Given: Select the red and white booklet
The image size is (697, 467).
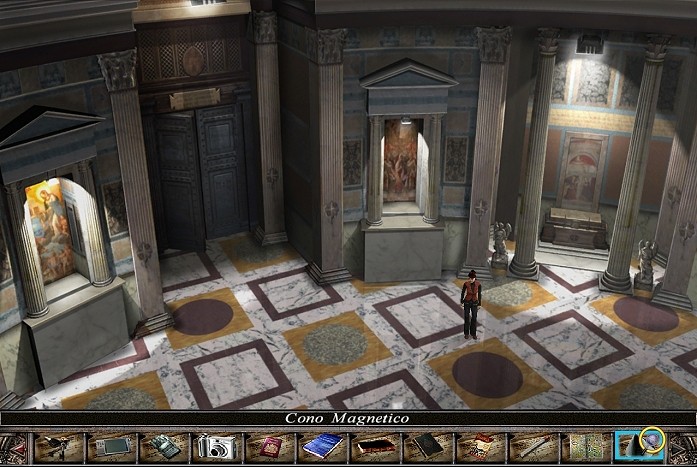Looking at the screenshot, I should pyautogui.click(x=481, y=446).
